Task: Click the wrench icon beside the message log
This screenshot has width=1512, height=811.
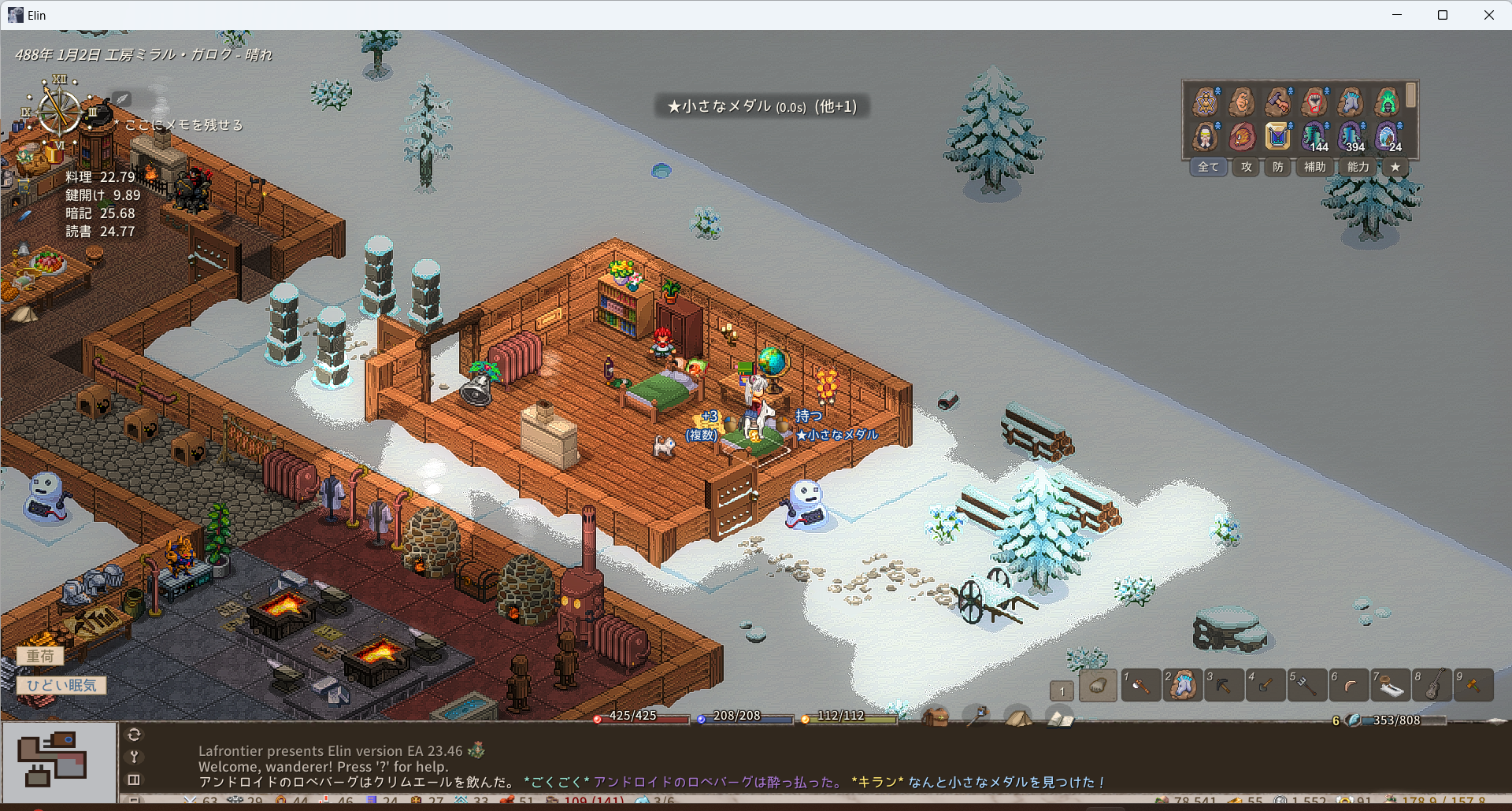Action: [x=135, y=757]
